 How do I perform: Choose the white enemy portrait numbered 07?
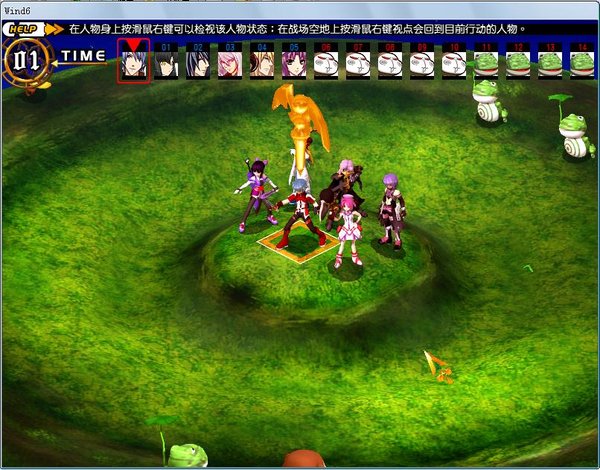(358, 64)
